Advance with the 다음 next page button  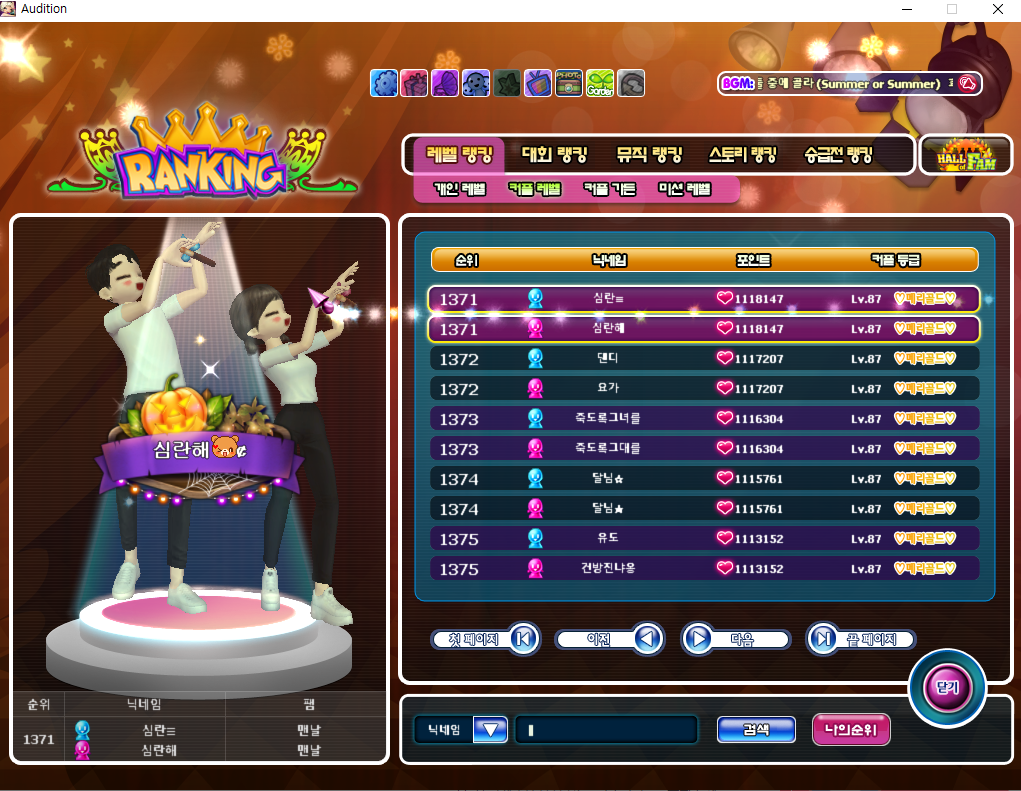coord(734,638)
